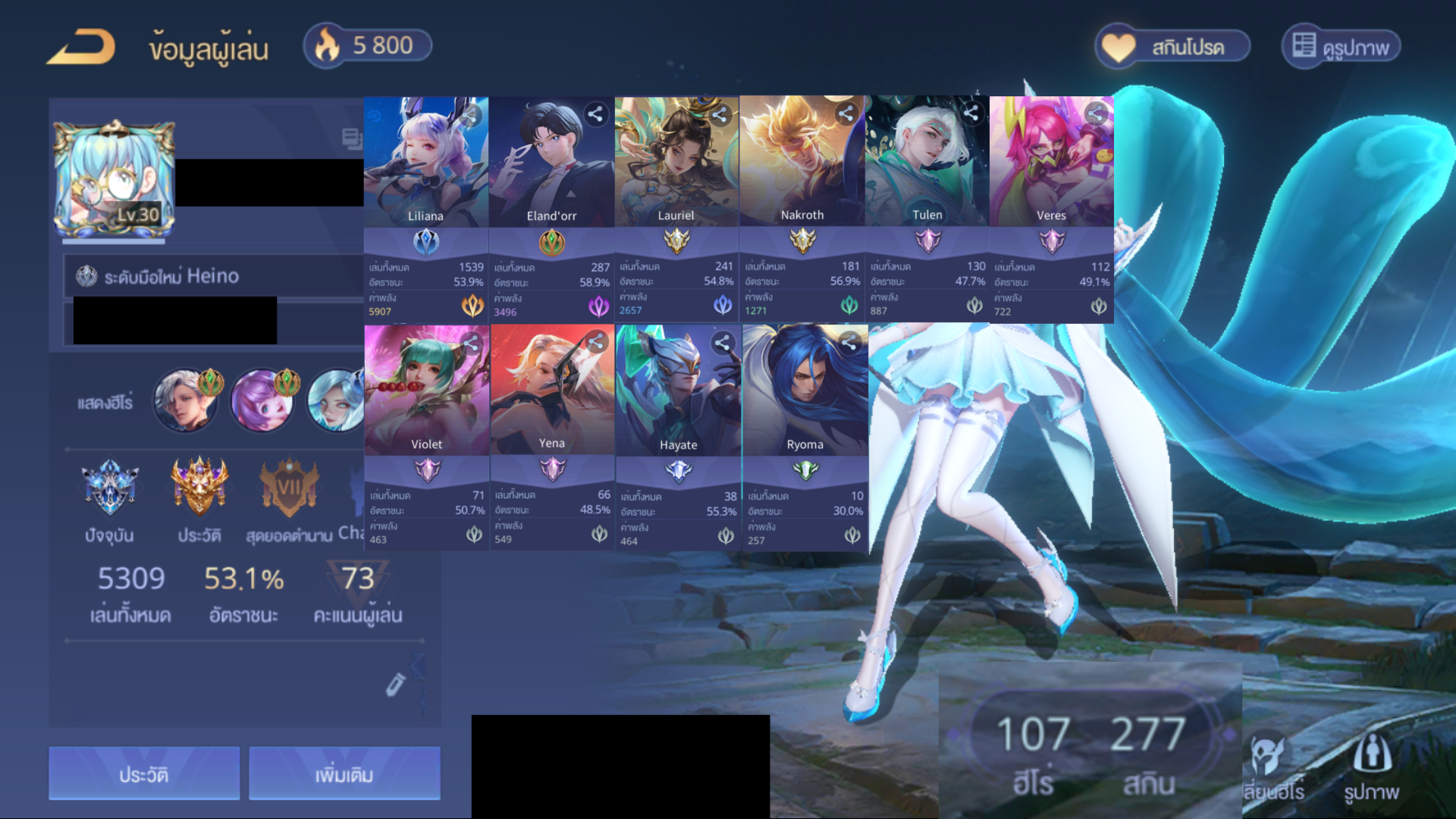Click the รูปภาพ image icon at bottom right
This screenshot has height=819, width=1456.
[1372, 767]
